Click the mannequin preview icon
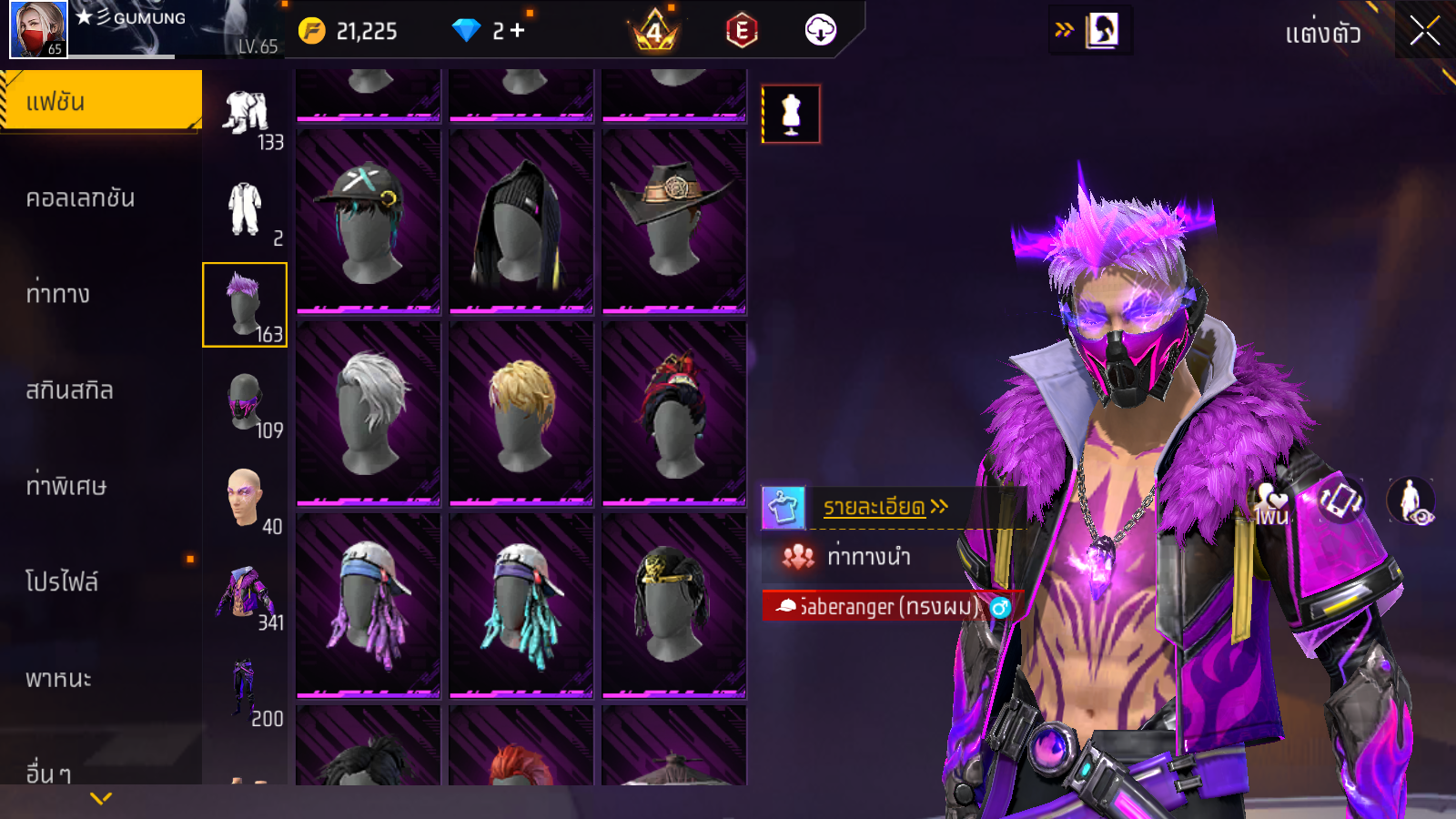This screenshot has width=1456, height=819. click(x=791, y=115)
